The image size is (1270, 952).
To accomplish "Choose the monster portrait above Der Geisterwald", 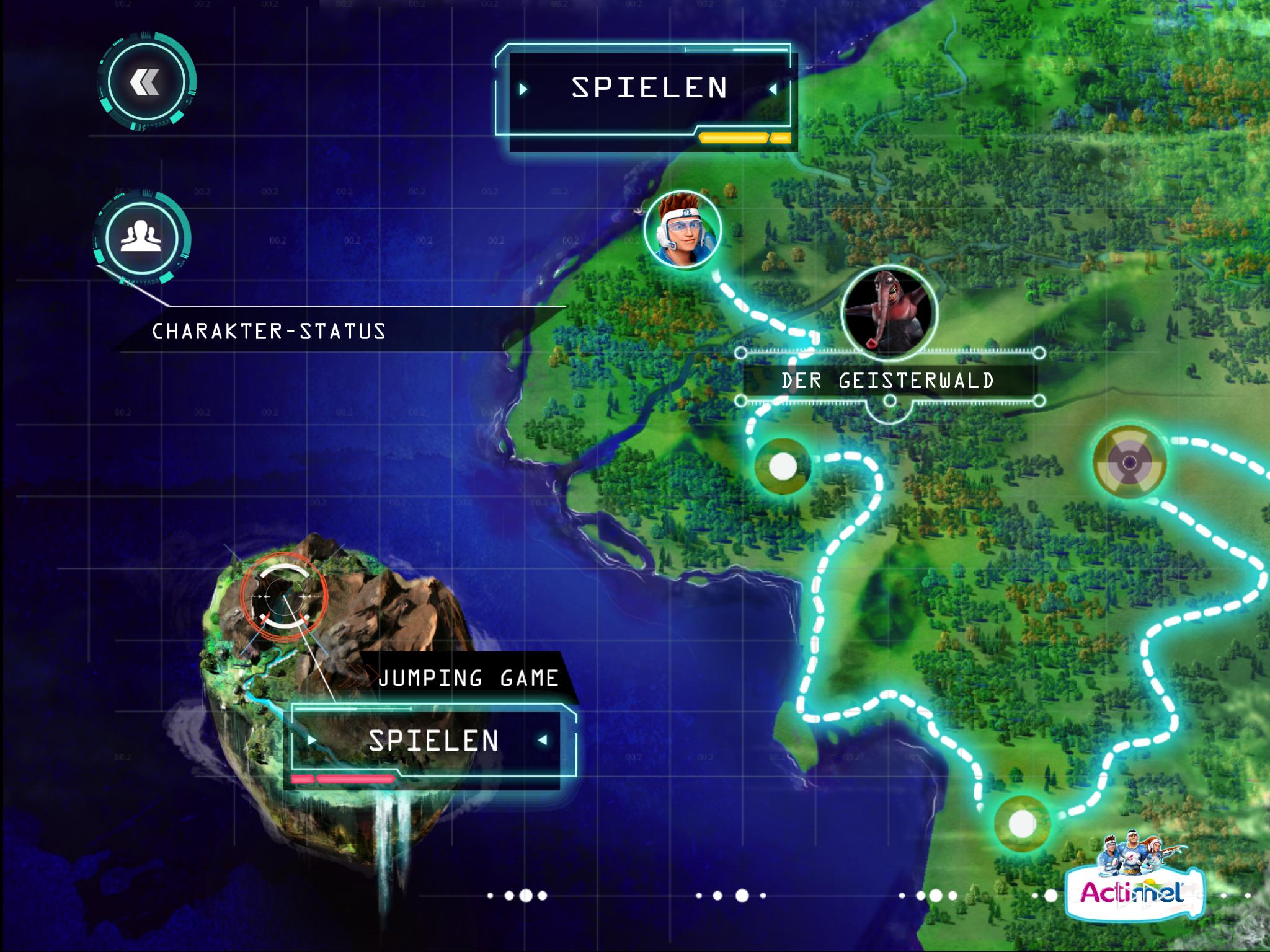I will (x=889, y=311).
